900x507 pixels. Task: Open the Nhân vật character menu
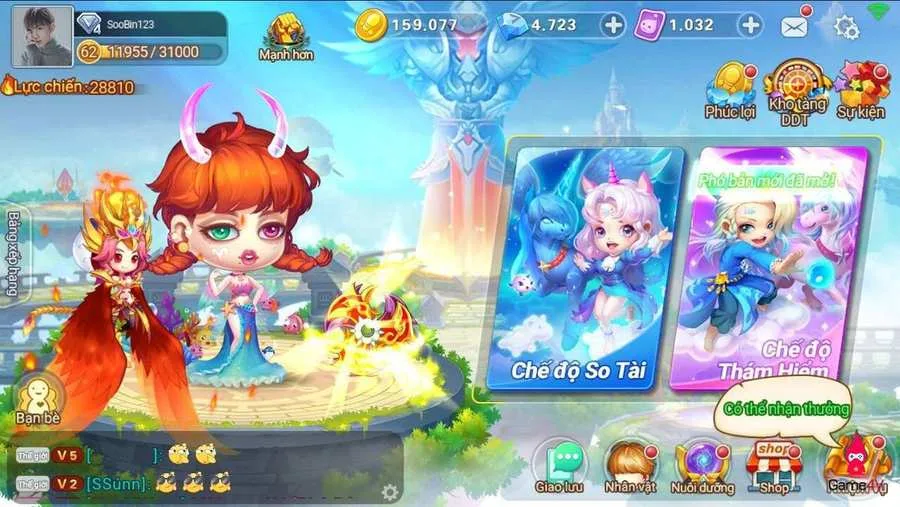tap(630, 467)
